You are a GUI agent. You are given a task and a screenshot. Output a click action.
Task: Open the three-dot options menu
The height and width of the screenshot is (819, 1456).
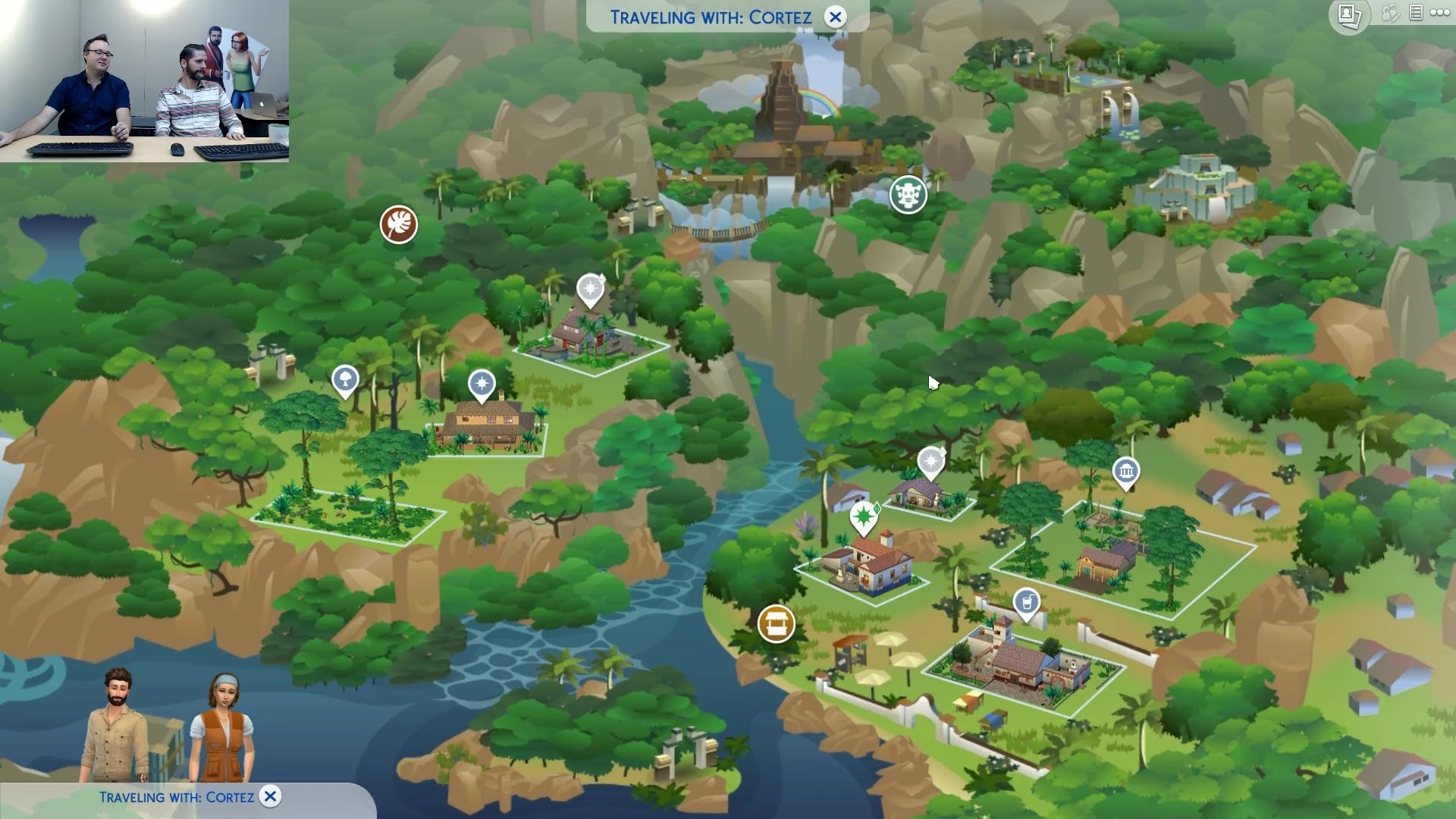point(1440,13)
